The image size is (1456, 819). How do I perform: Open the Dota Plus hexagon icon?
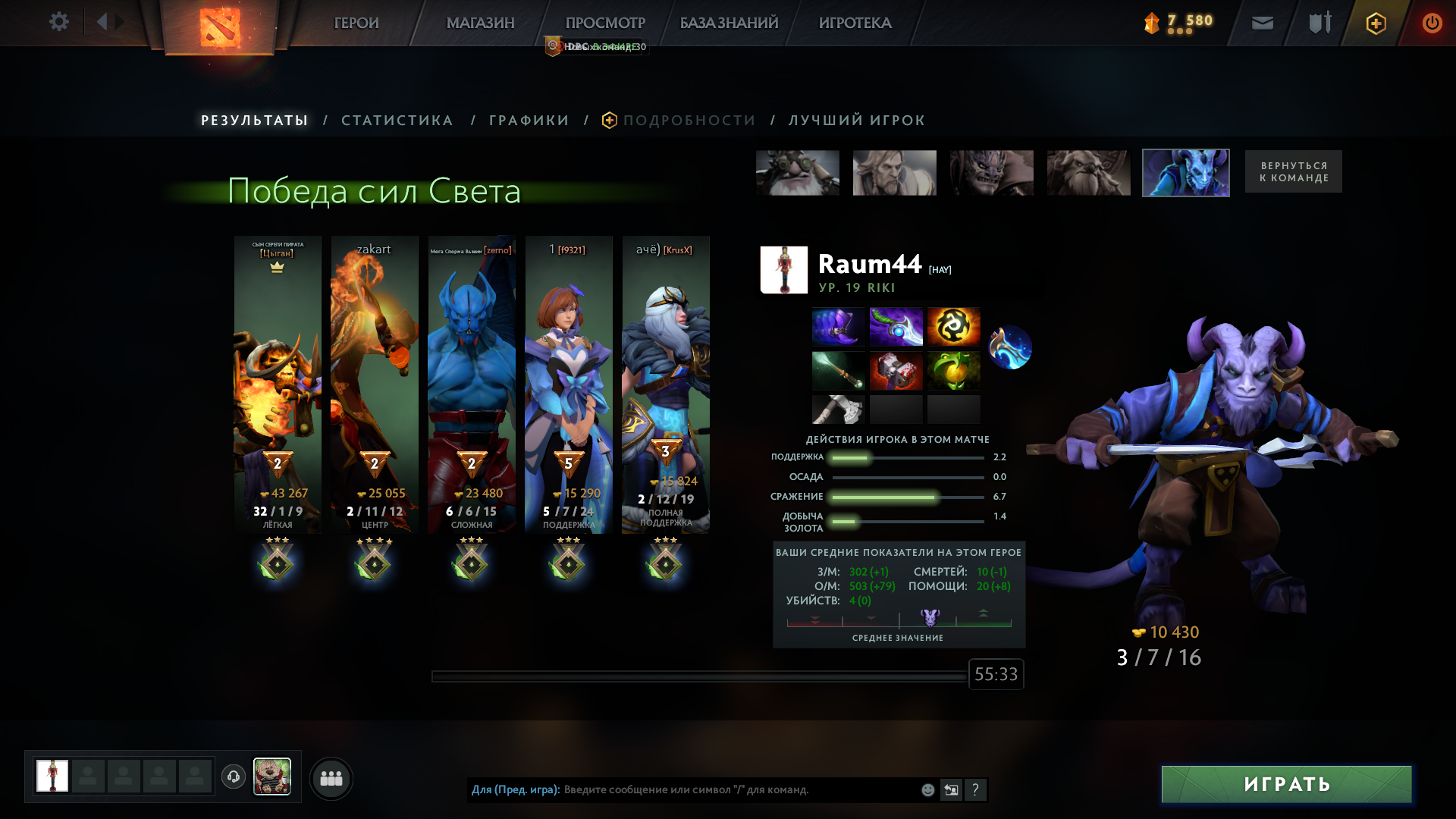coord(1375,23)
